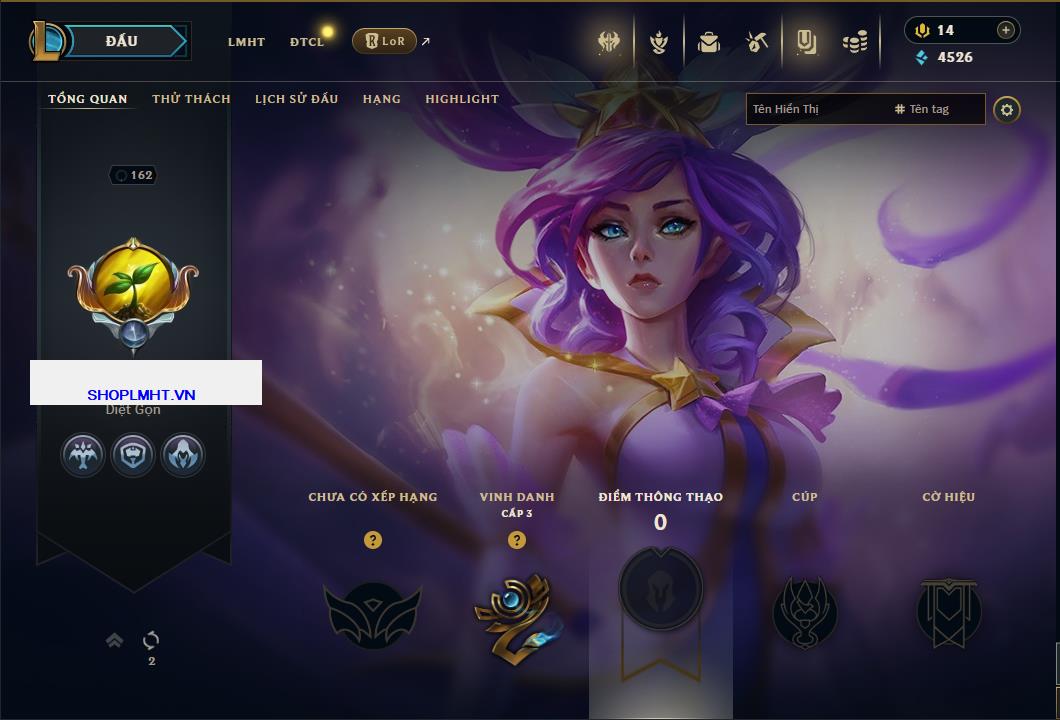This screenshot has width=1060, height=720.
Task: Open the LỊCH SỬ ĐẤU tab
Action: coord(296,99)
